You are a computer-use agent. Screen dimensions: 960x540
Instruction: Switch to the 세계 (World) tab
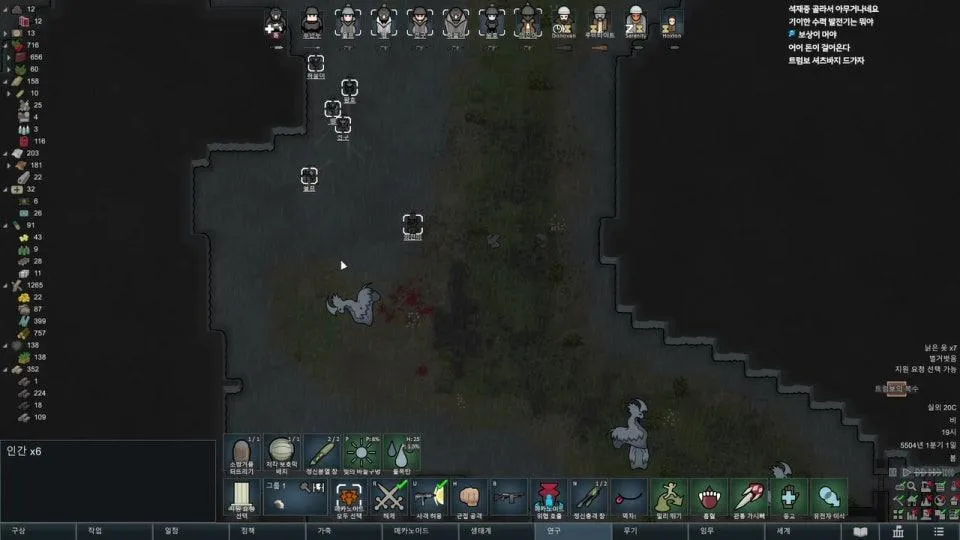coord(783,531)
